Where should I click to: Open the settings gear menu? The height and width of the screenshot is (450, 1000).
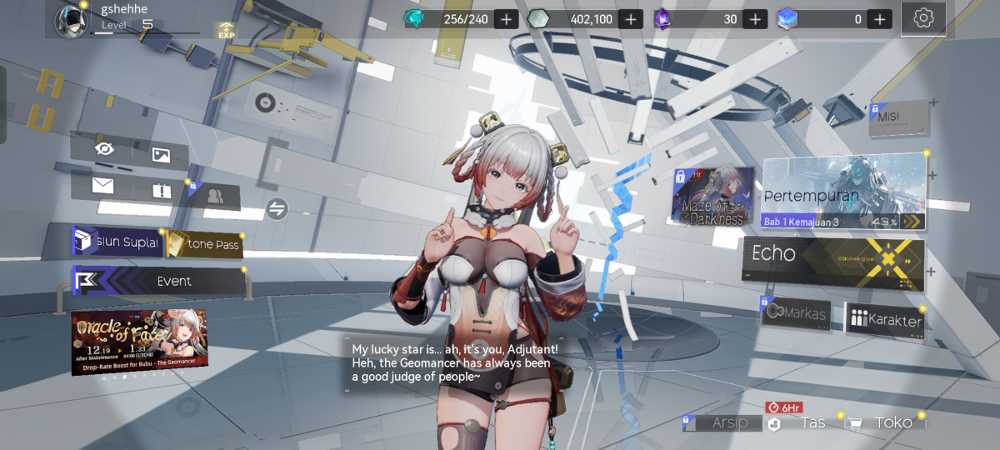tap(923, 18)
